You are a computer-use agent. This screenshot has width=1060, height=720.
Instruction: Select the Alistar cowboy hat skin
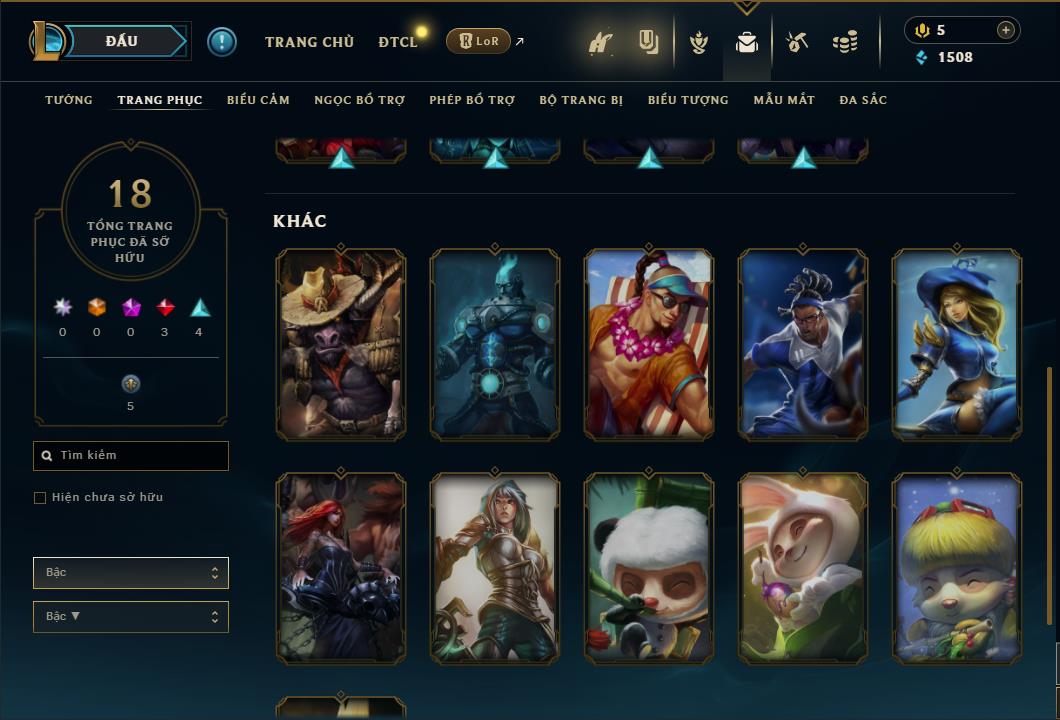(x=341, y=344)
